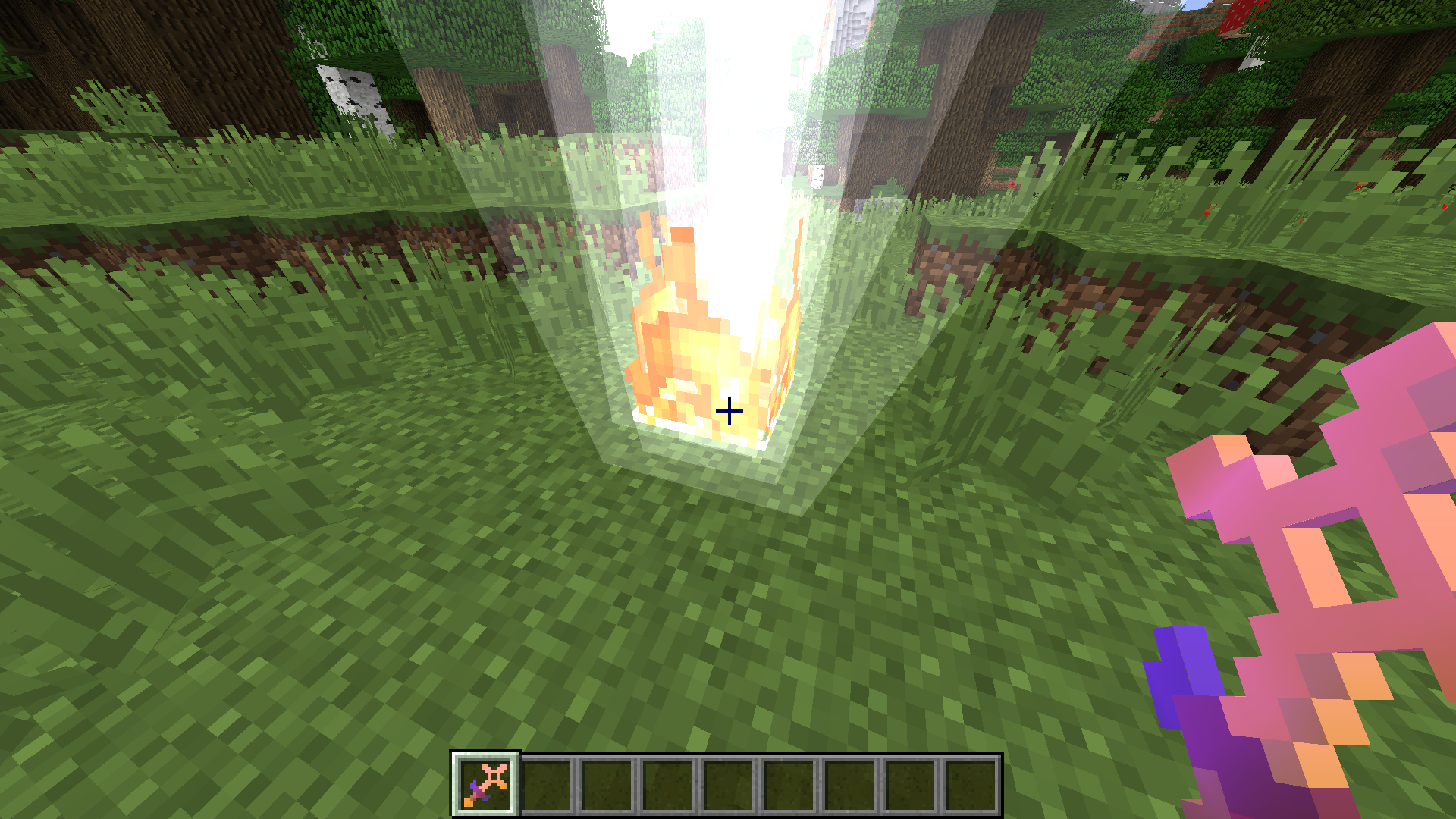Click the crosshair at screen center
Image resolution: width=1456 pixels, height=819 pixels.
pos(729,410)
